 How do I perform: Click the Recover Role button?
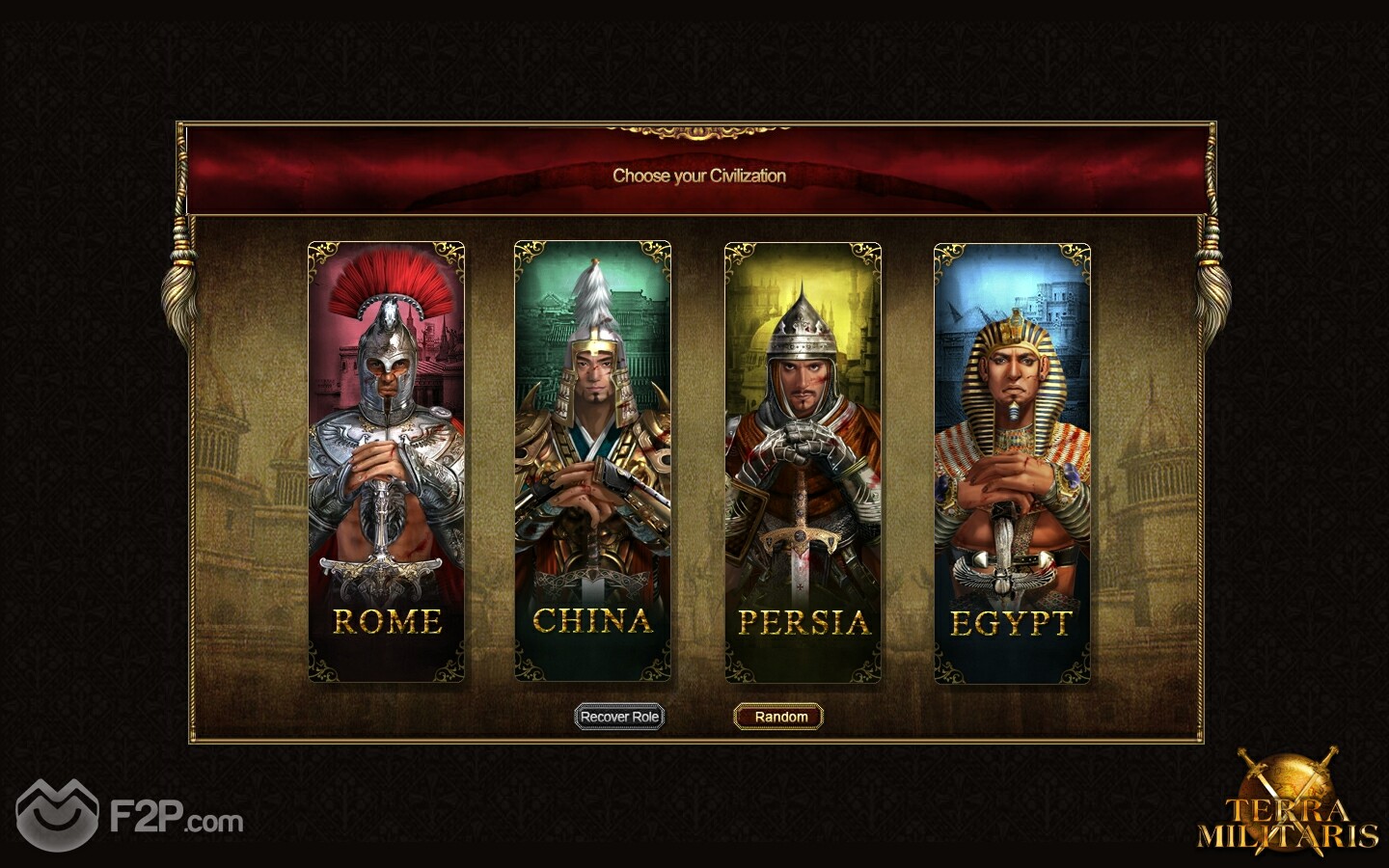point(619,717)
